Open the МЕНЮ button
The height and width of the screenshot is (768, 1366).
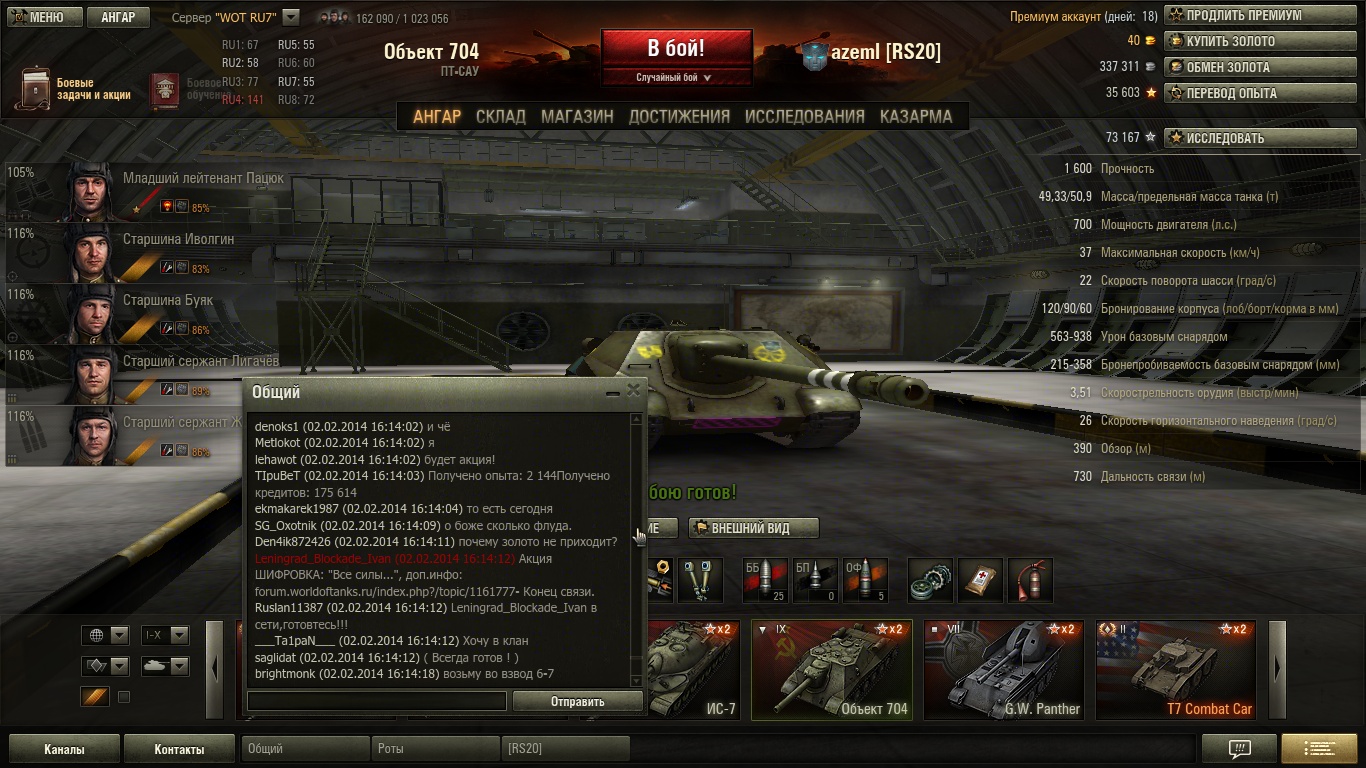[x=40, y=17]
